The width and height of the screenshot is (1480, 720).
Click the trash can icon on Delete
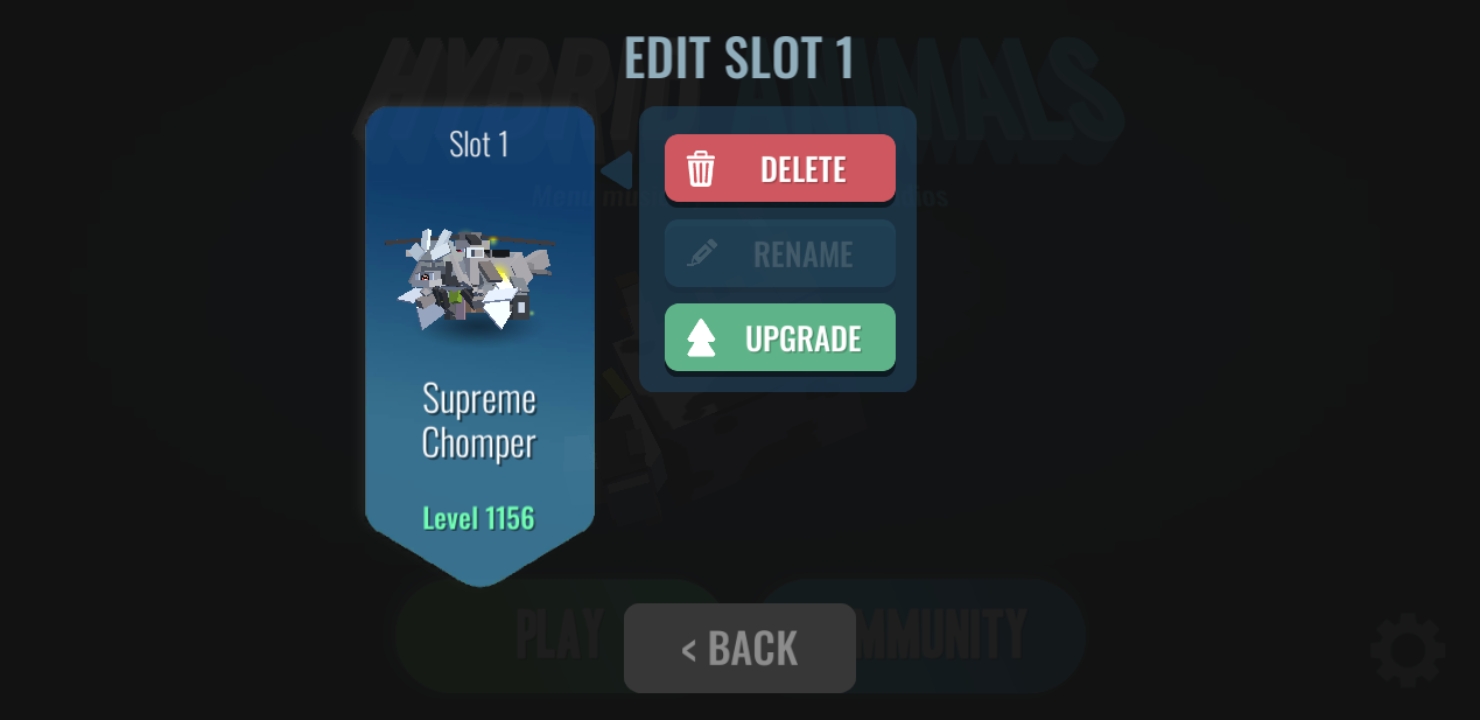click(702, 168)
